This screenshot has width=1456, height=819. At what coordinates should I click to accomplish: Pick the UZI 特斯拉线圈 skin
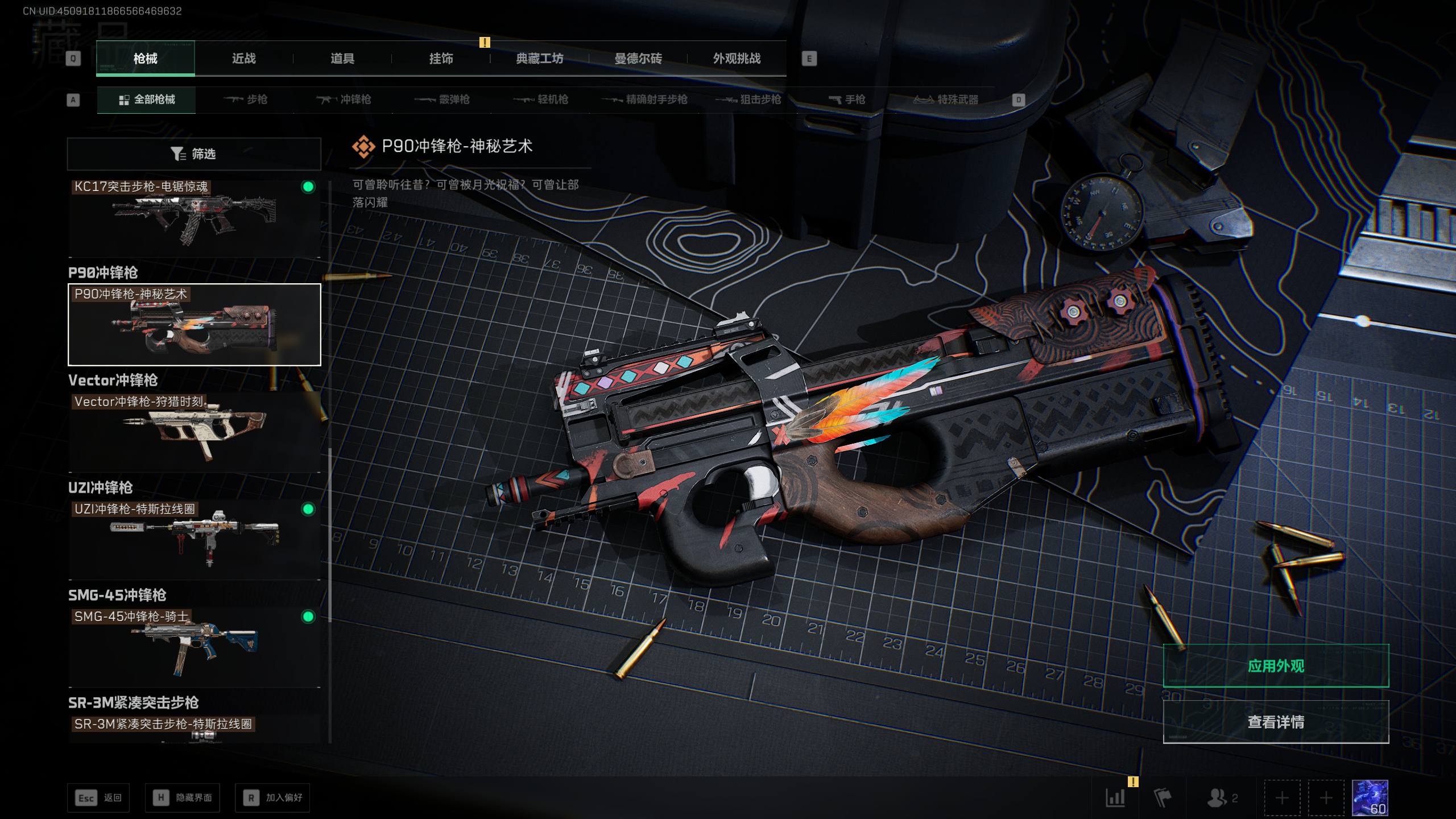click(x=194, y=539)
